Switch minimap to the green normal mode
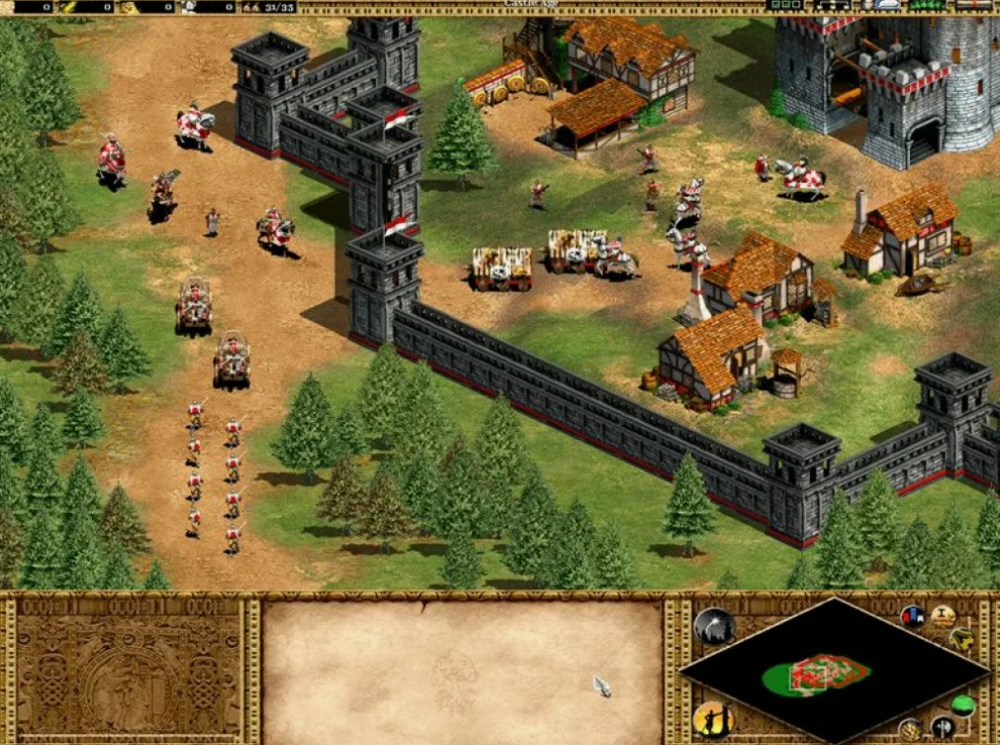Viewport: 1000px width, 745px height. (962, 705)
